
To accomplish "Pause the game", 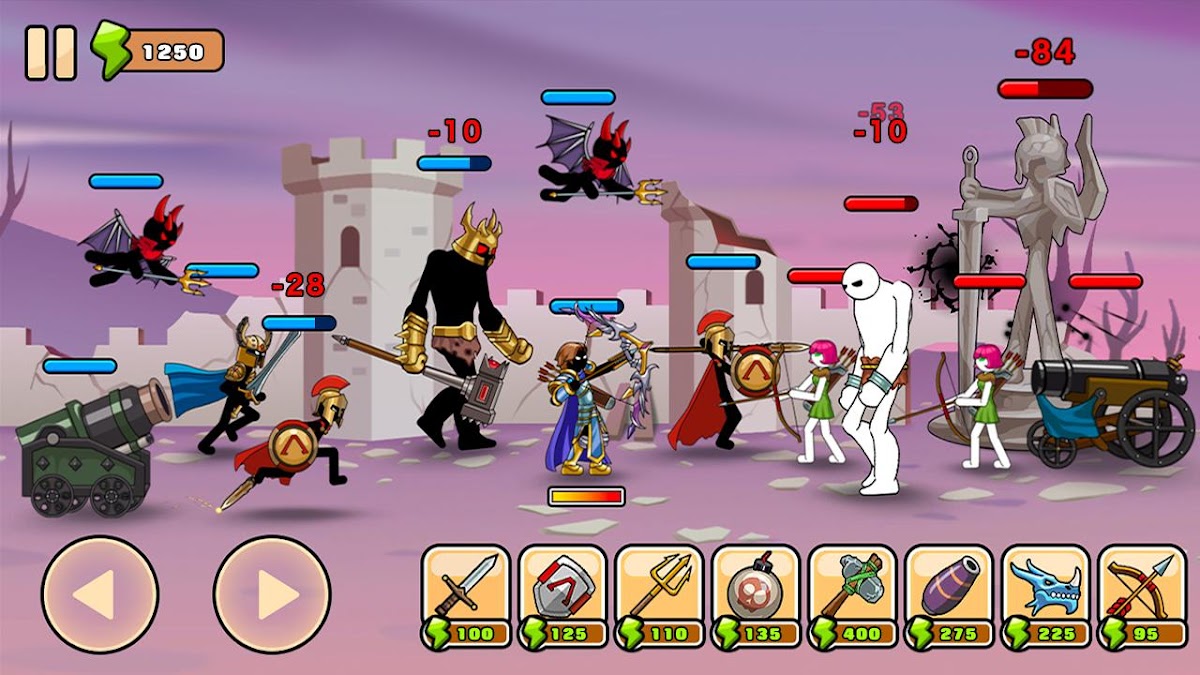I will (x=50, y=52).
